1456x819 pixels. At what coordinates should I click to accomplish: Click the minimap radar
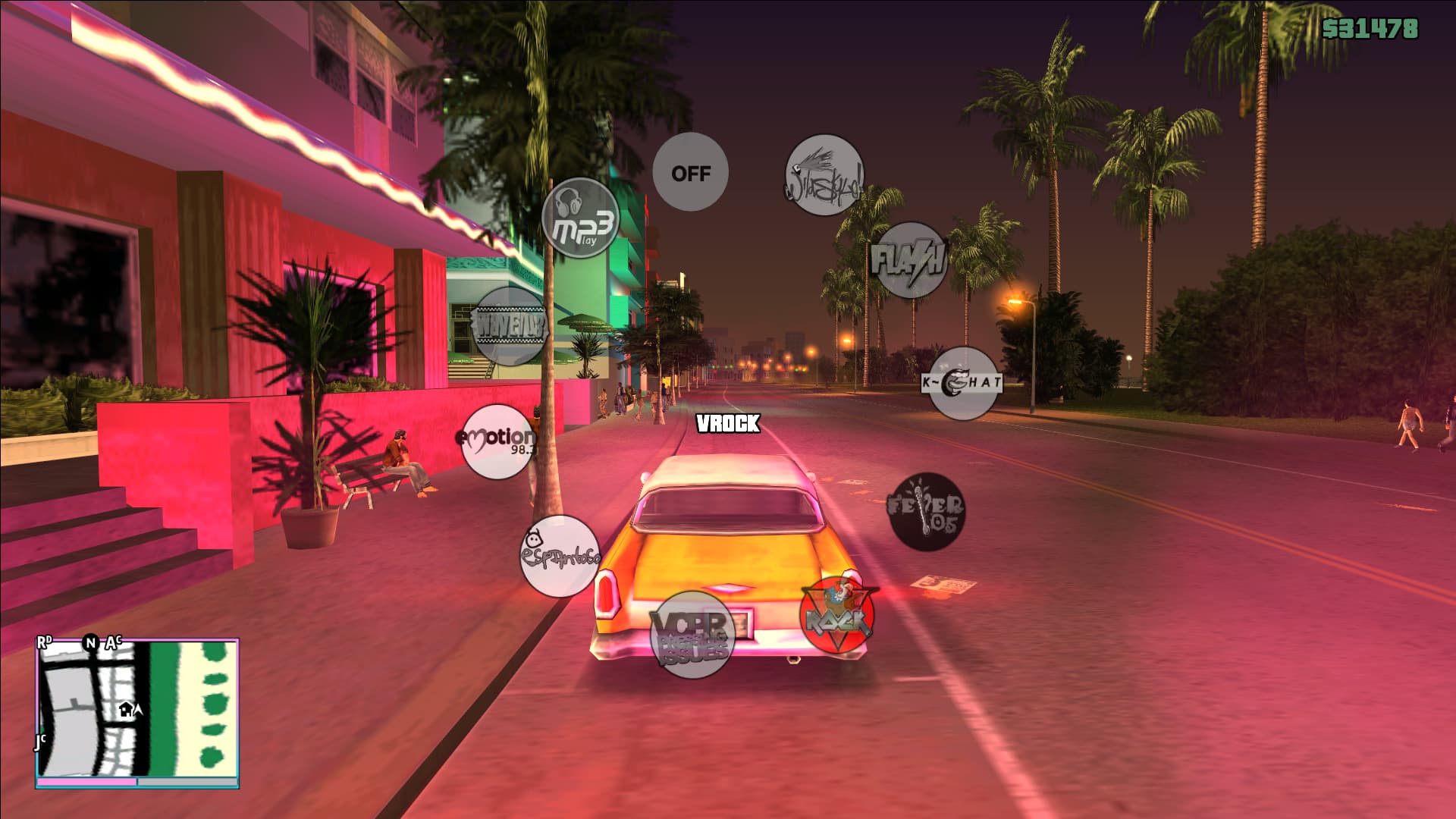point(137,713)
